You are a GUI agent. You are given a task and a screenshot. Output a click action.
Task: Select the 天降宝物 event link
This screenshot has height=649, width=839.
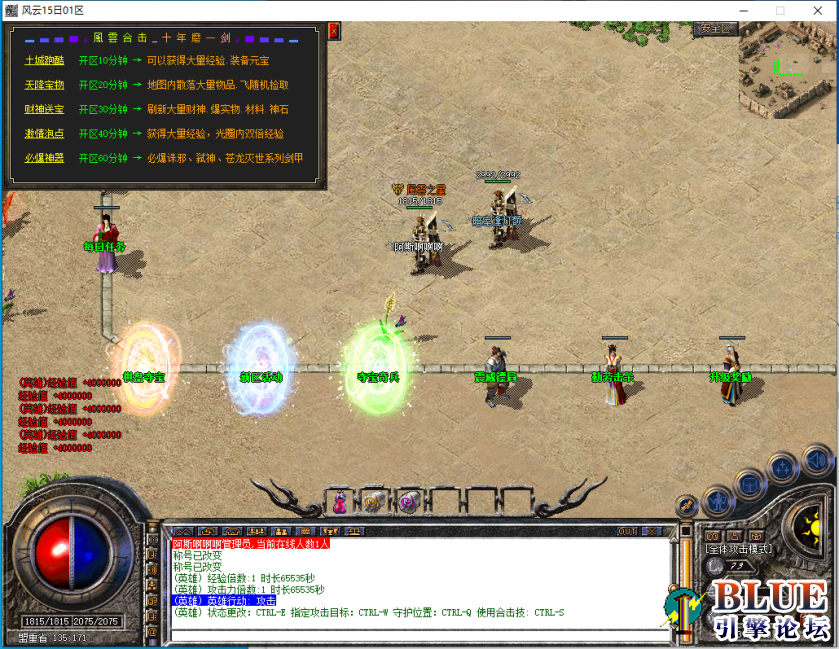point(44,85)
